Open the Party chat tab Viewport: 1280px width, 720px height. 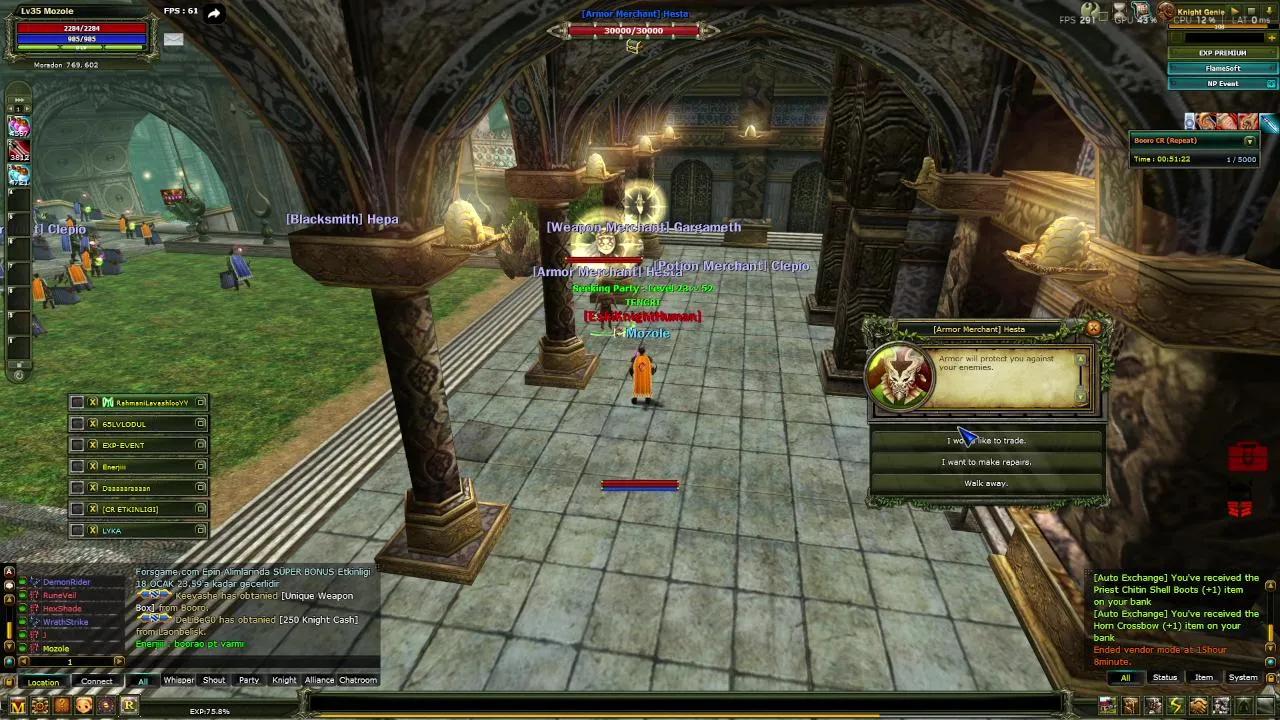coord(249,680)
